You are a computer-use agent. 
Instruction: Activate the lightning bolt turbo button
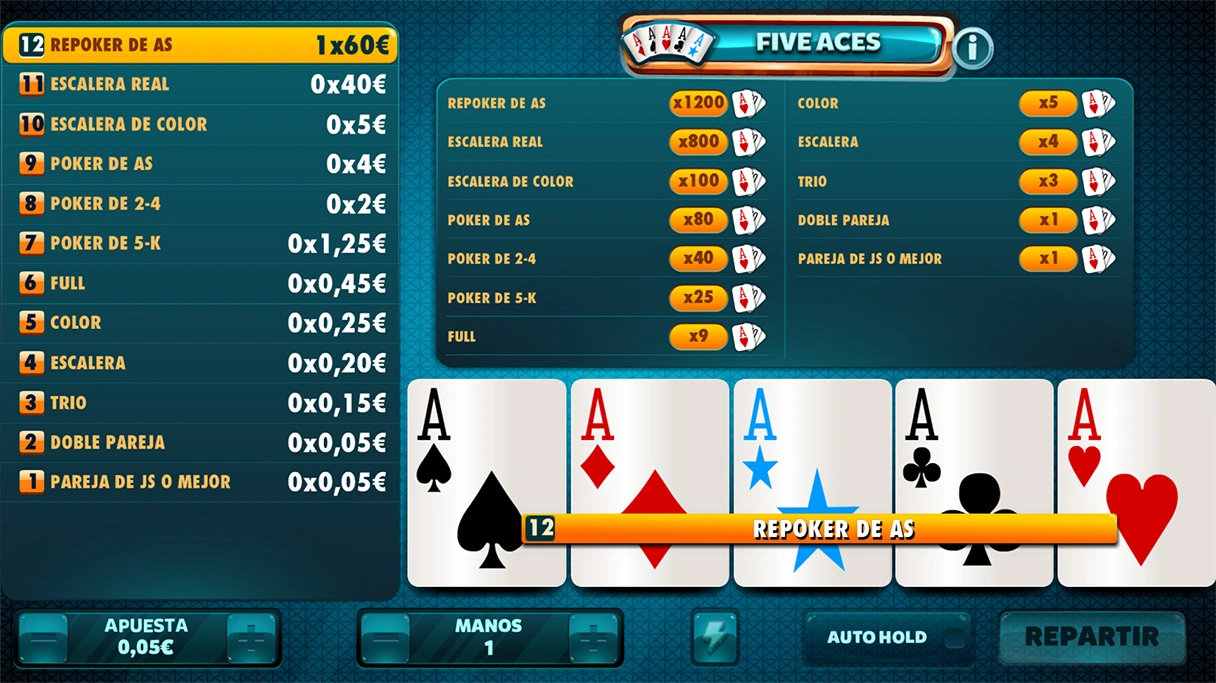pyautogui.click(x=715, y=636)
